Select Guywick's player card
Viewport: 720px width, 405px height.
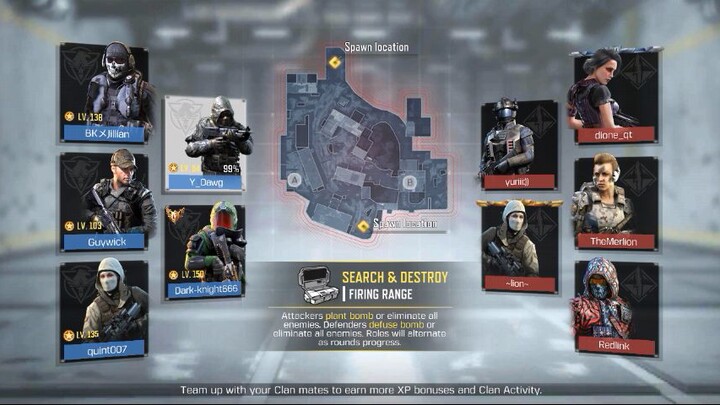click(103, 200)
